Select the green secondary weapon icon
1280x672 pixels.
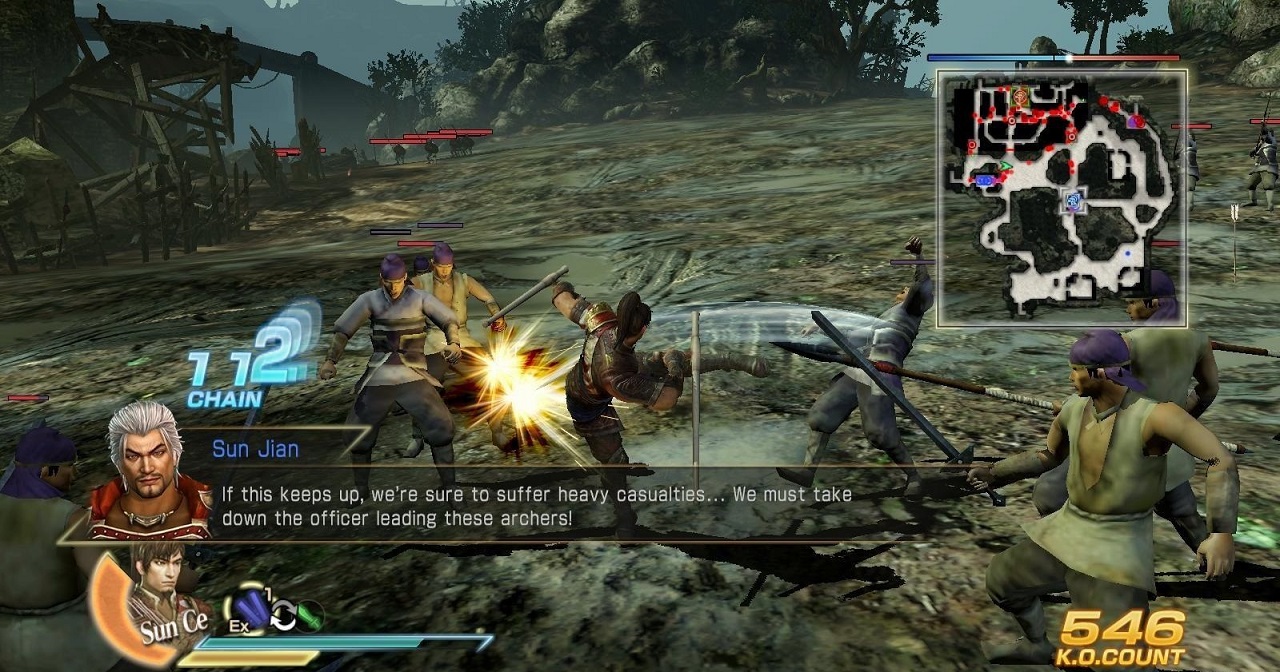(x=309, y=615)
